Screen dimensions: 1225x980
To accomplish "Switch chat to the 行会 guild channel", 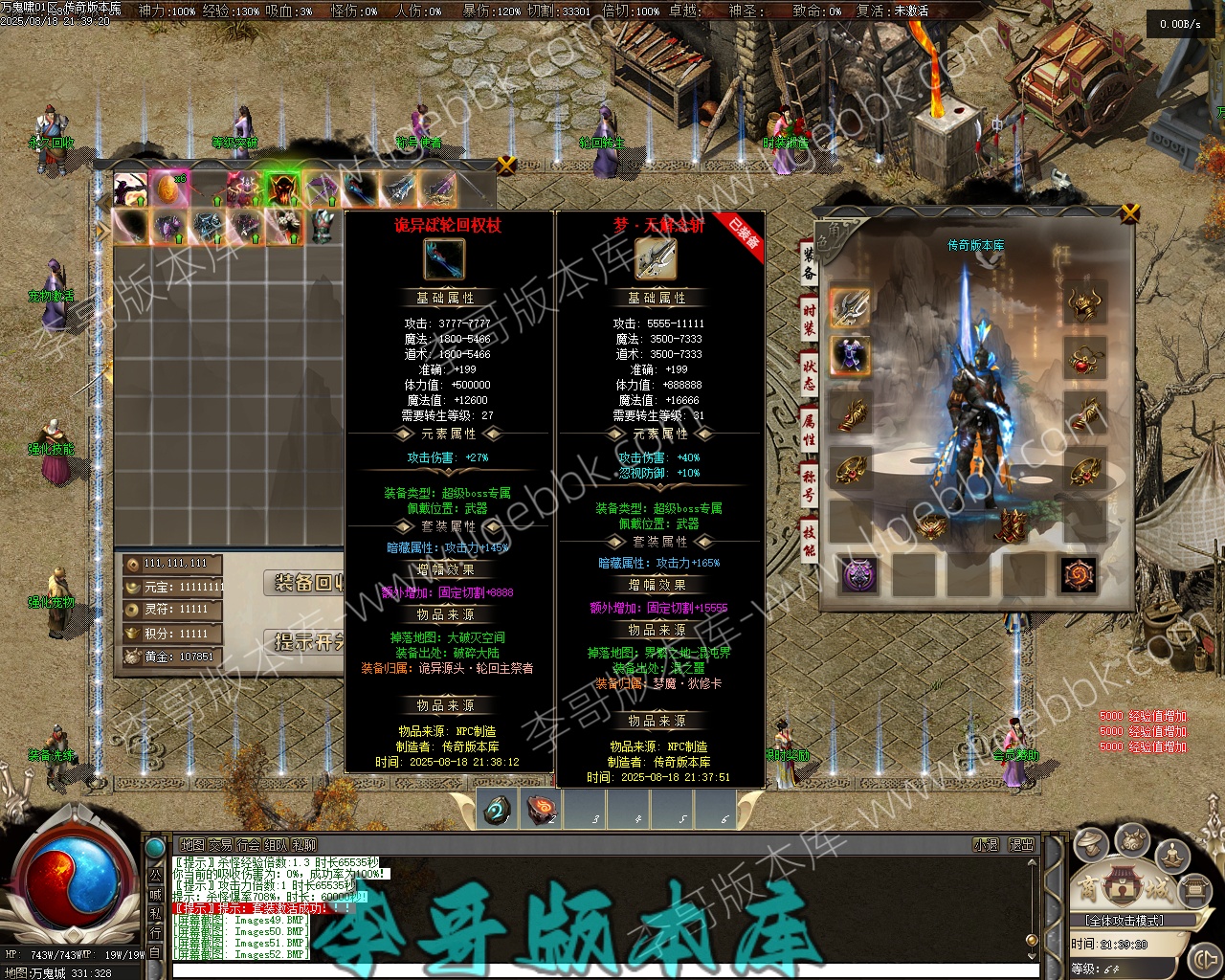I will 249,845.
